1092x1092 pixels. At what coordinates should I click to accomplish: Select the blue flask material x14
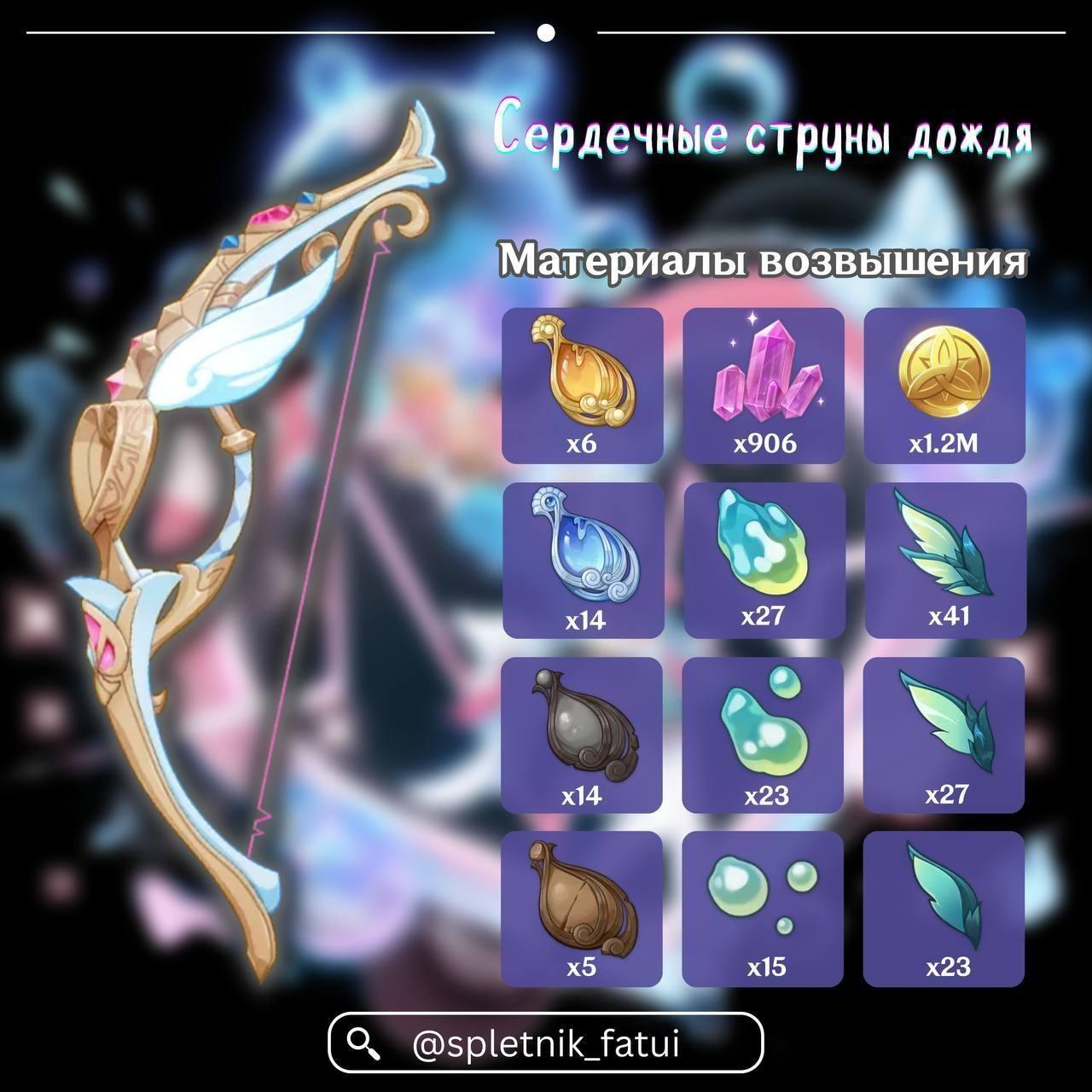point(583,561)
